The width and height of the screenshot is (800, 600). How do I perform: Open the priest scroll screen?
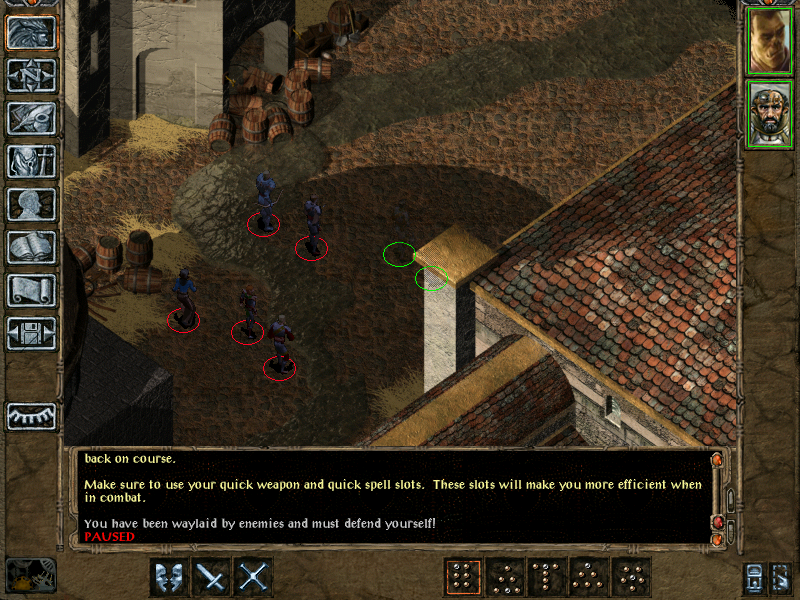(32, 290)
